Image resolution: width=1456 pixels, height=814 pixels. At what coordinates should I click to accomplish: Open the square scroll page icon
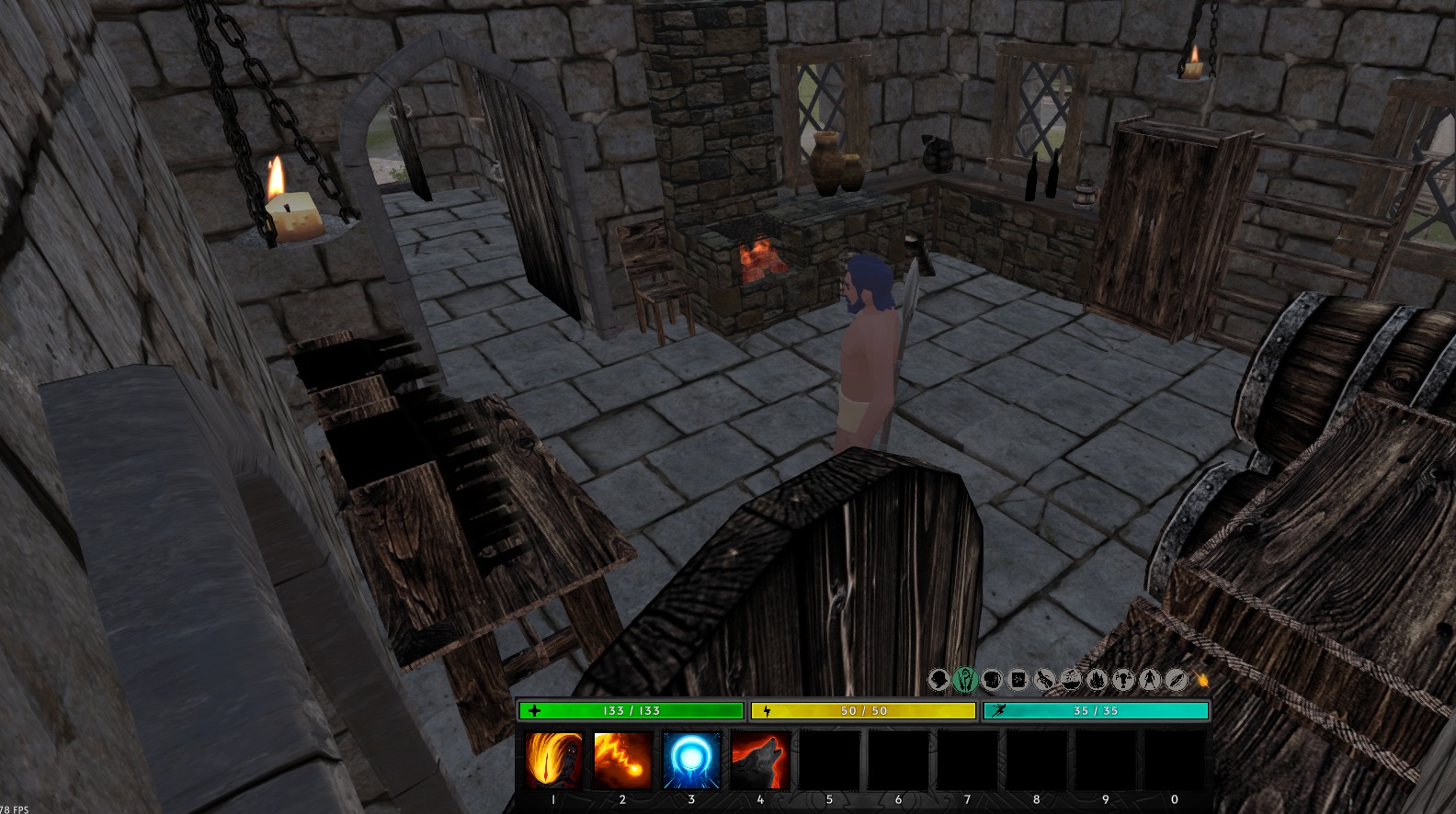pos(1018,680)
